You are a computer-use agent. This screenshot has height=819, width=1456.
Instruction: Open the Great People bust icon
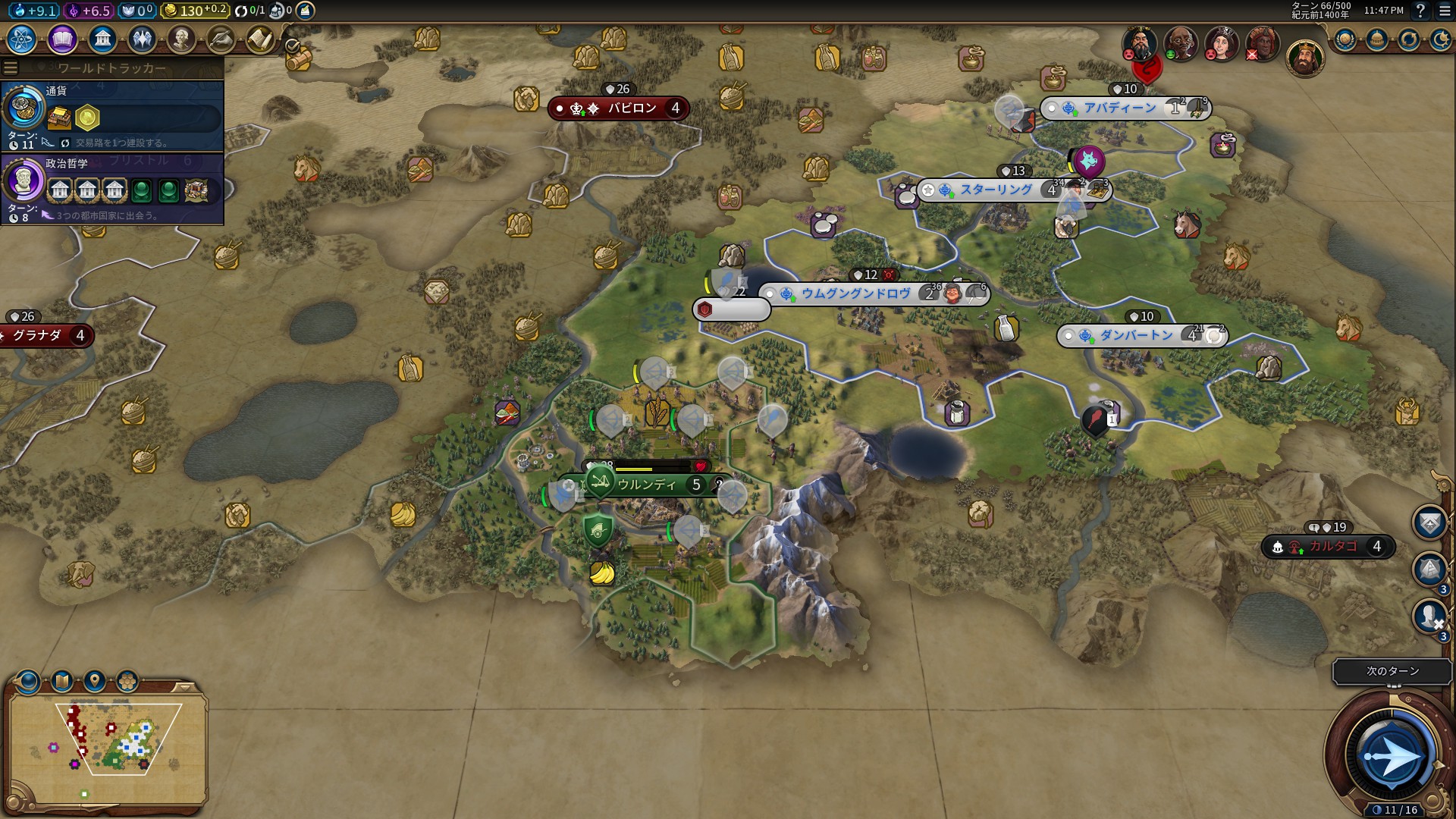(x=181, y=39)
